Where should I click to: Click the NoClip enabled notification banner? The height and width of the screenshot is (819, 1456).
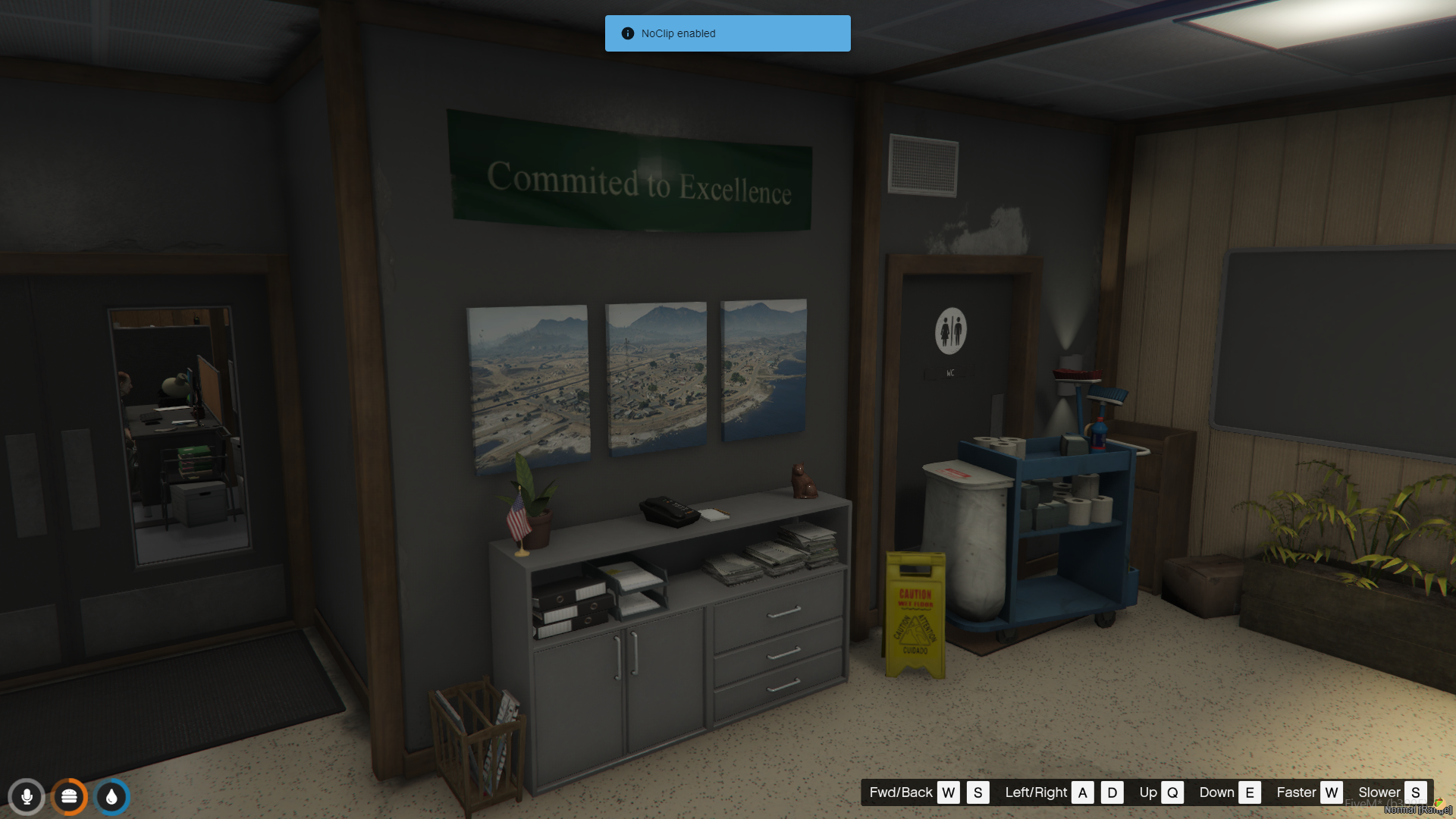727,33
